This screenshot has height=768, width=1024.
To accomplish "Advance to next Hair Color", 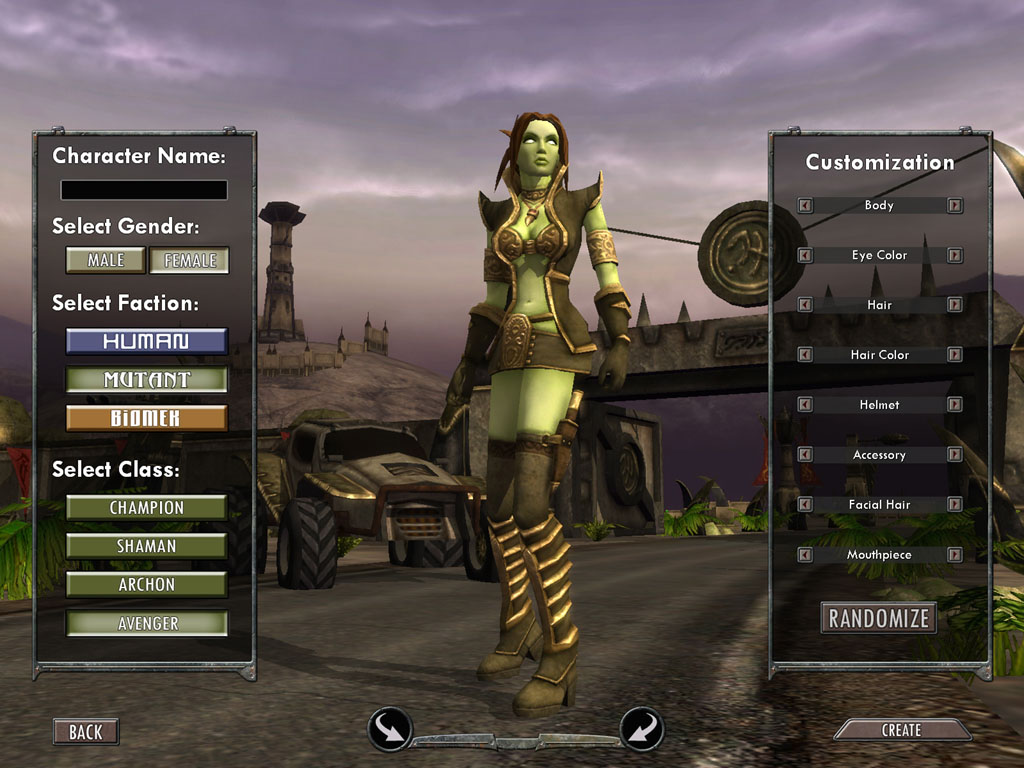I will point(955,355).
